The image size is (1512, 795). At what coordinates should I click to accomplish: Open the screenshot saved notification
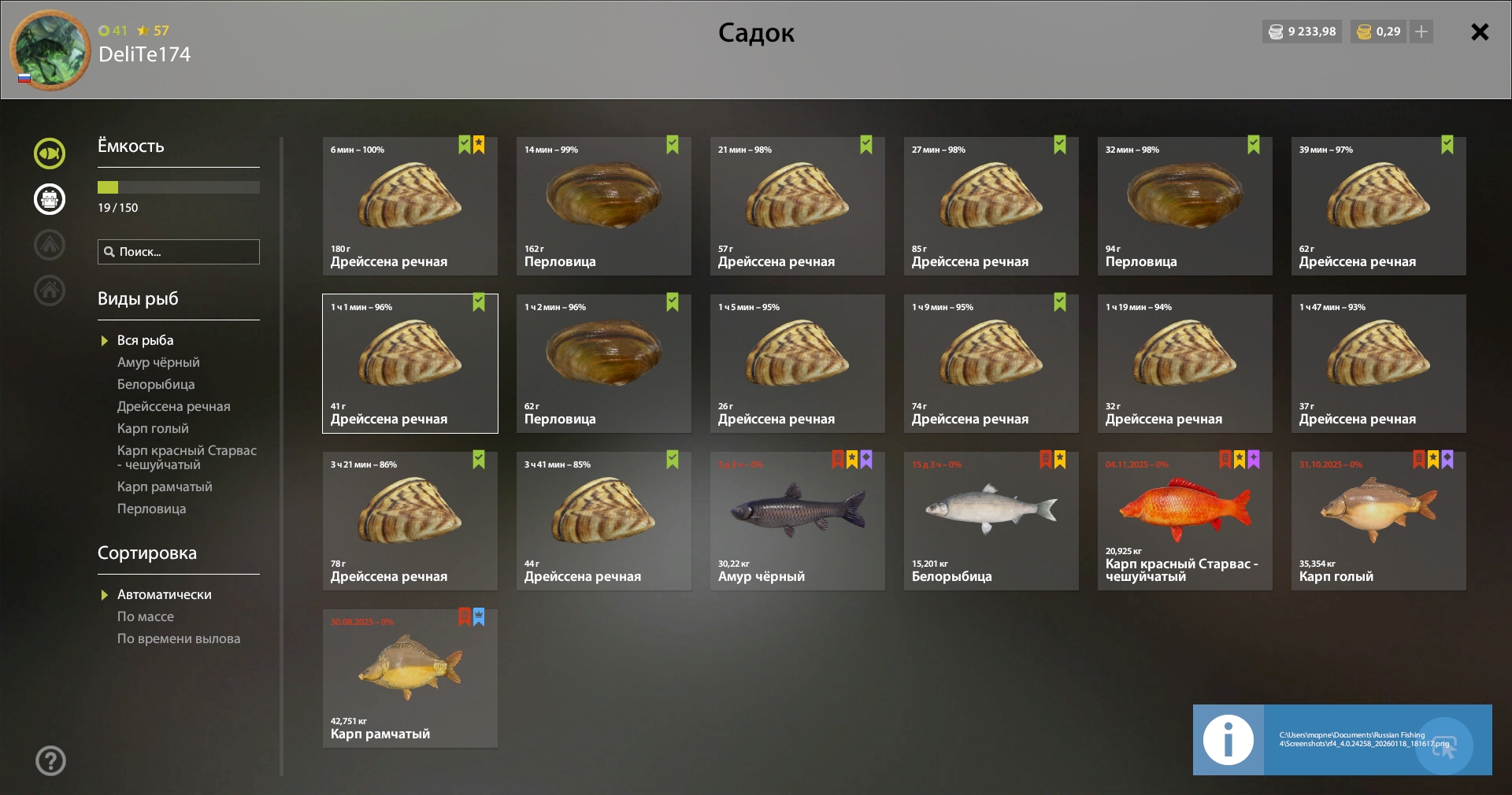pos(1342,740)
